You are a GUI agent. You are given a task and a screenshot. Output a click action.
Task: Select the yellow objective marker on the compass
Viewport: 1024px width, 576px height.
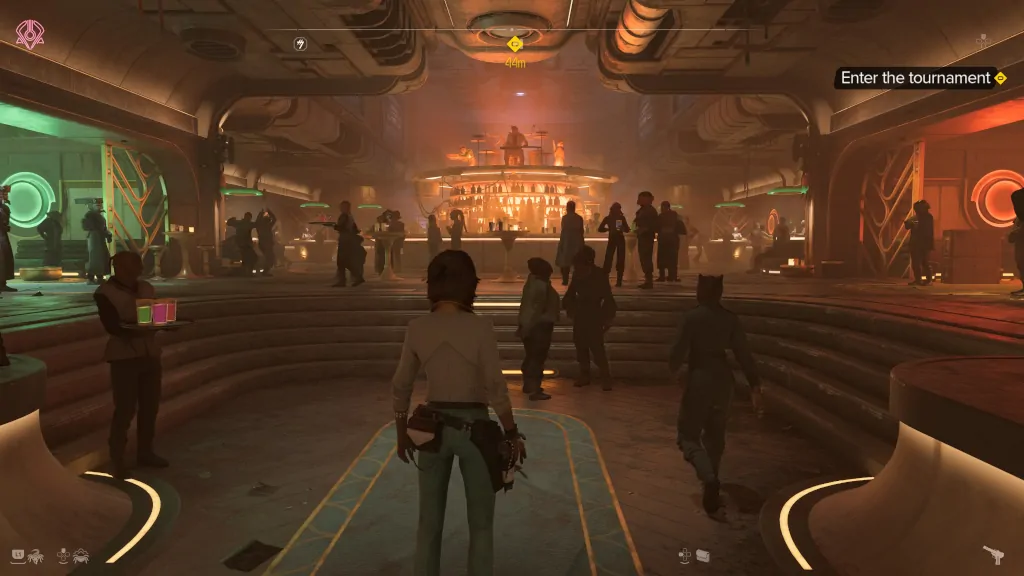(515, 44)
